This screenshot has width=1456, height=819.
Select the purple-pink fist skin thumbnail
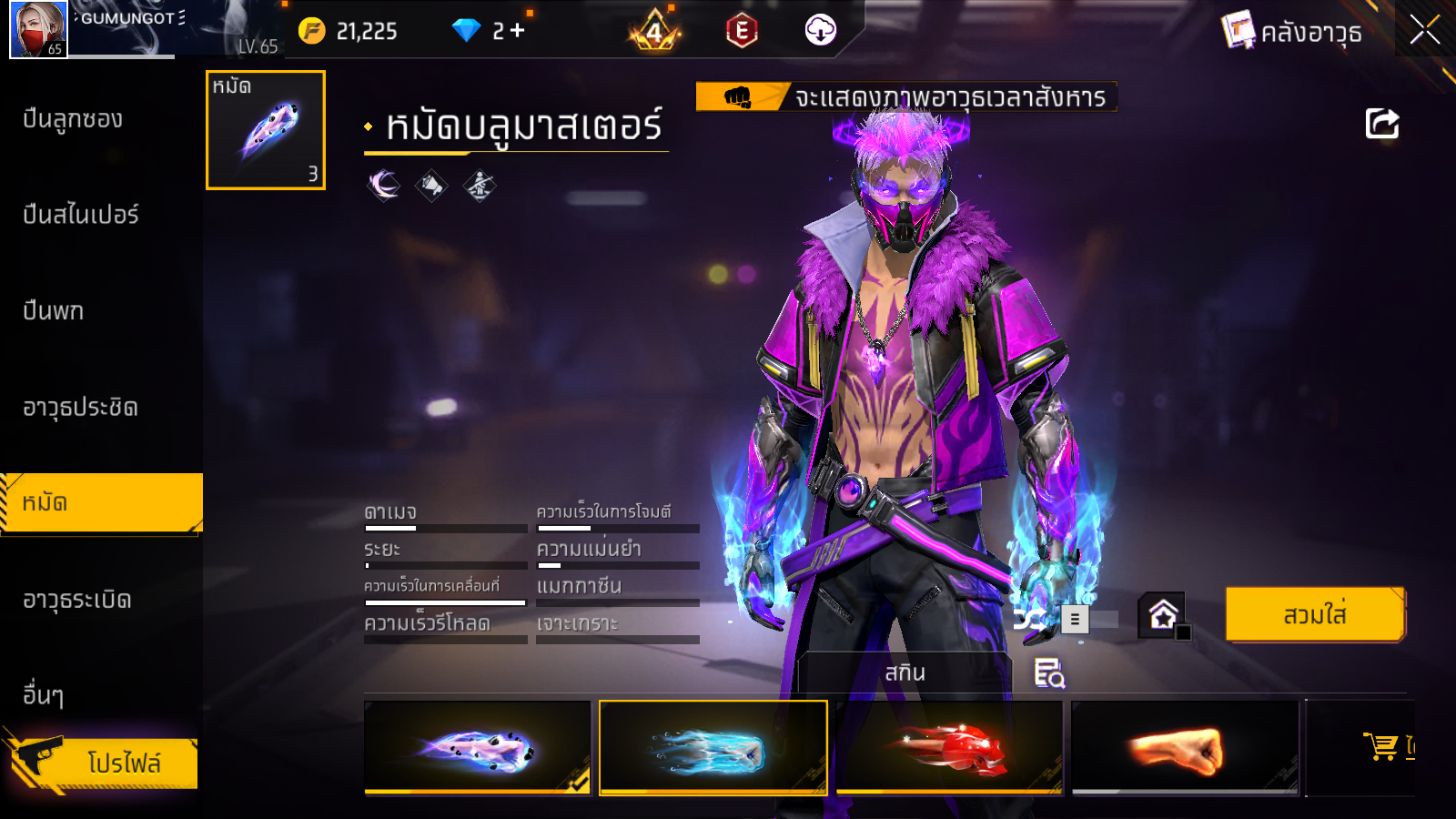click(x=477, y=748)
